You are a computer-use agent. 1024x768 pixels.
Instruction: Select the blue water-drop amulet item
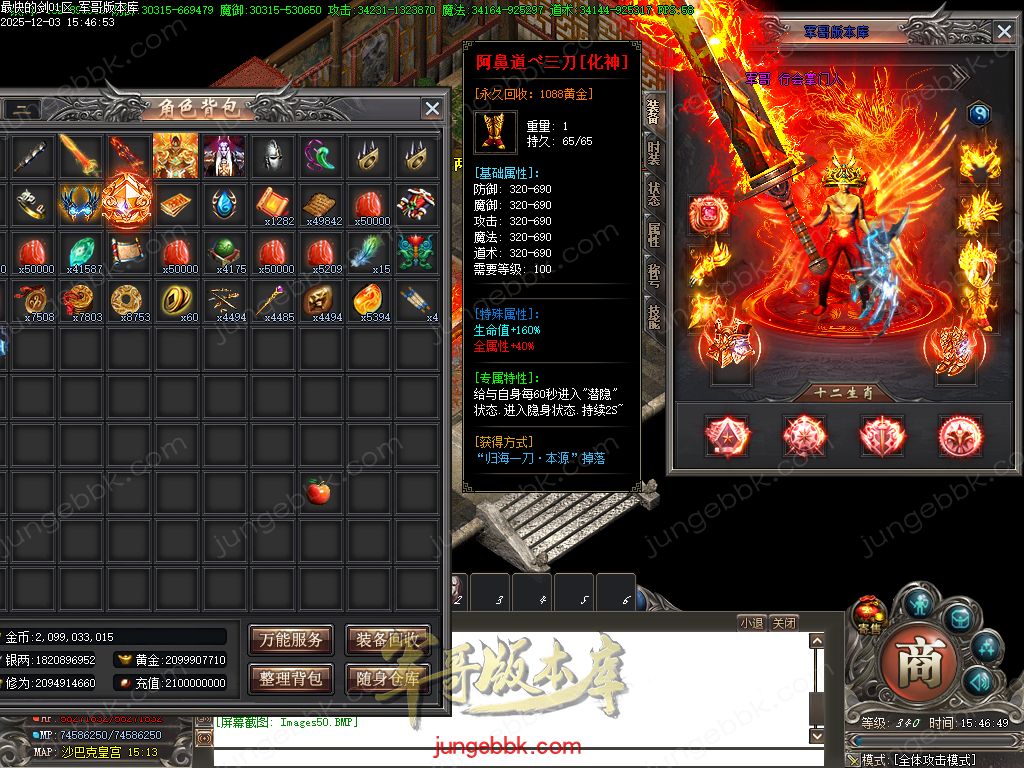(223, 204)
